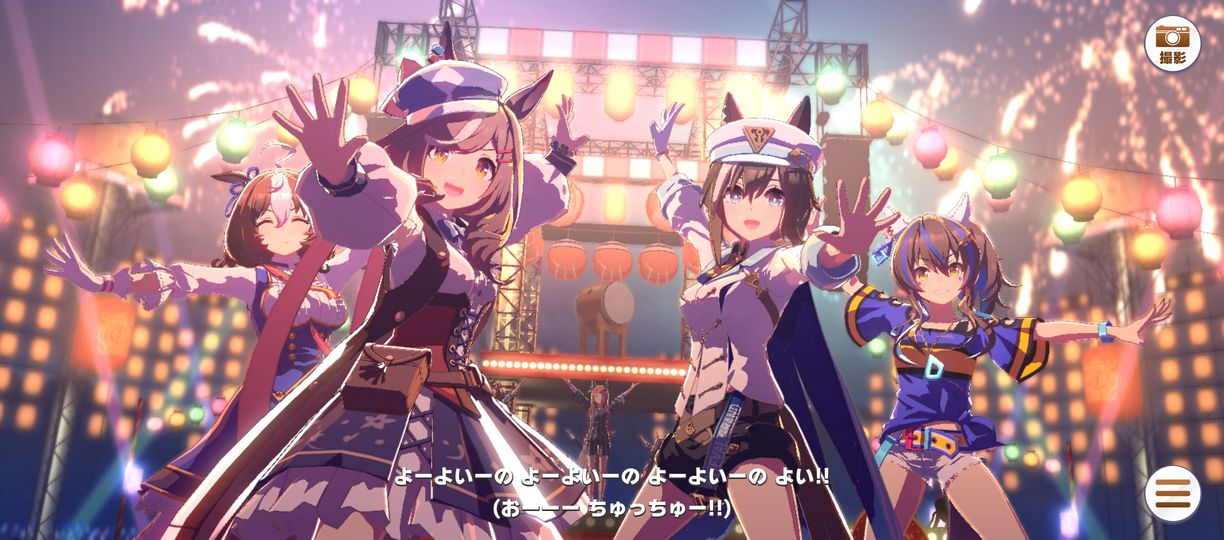Tap the camera 撮影 screenshot button
Image resolution: width=1224 pixels, height=540 pixels.
(1172, 43)
